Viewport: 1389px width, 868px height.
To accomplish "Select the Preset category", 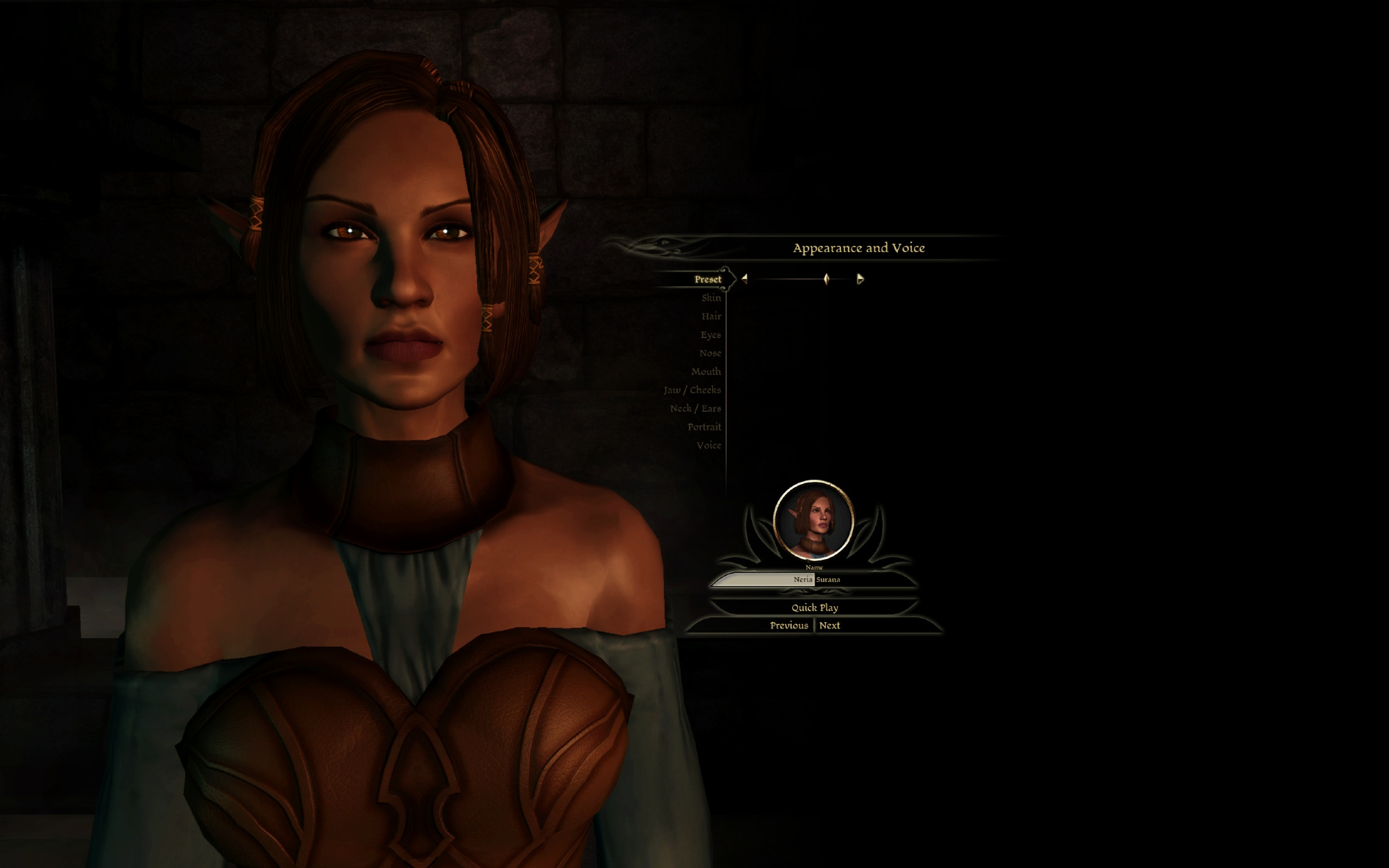I will pyautogui.click(x=707, y=279).
